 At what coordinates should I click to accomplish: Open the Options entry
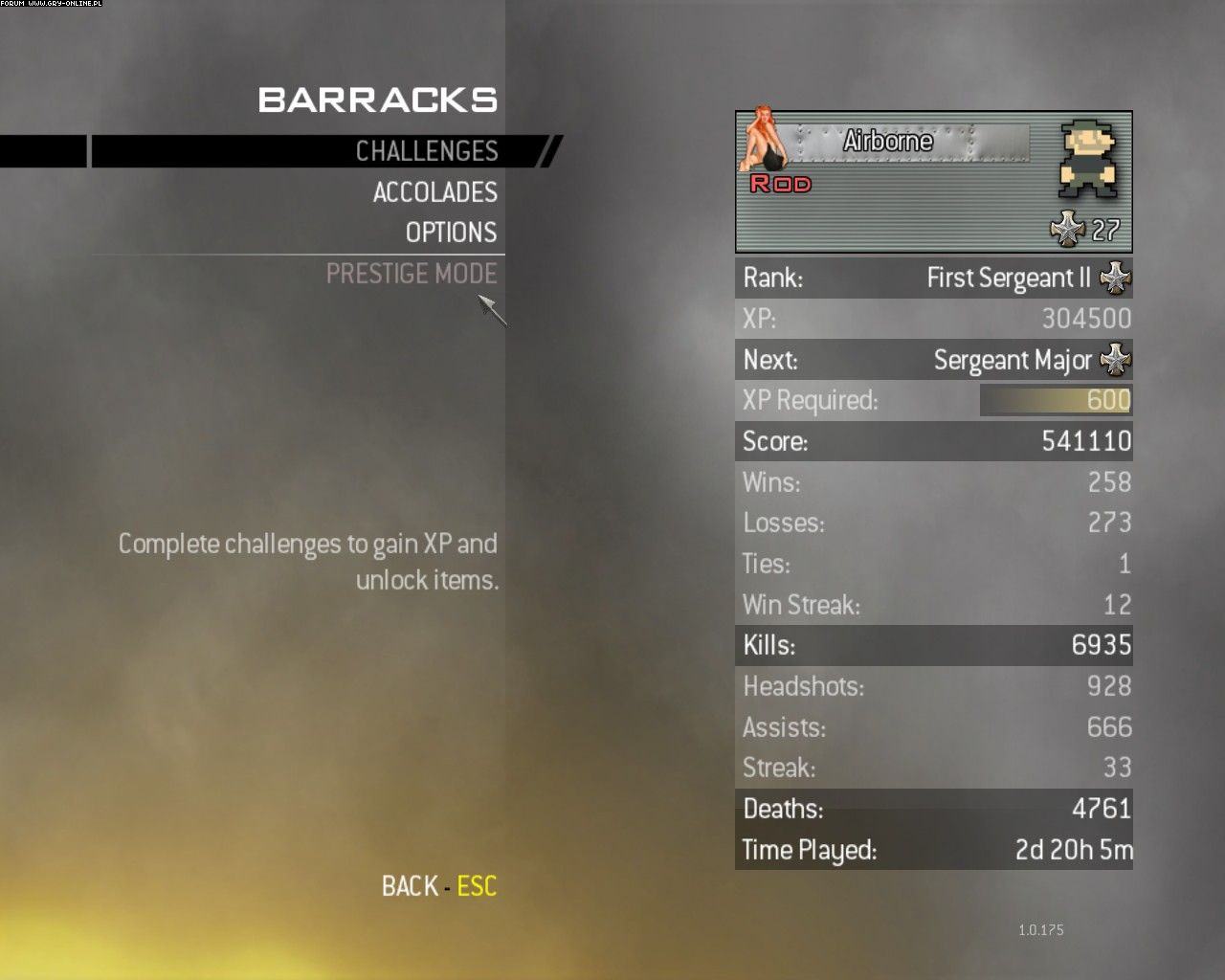click(451, 233)
